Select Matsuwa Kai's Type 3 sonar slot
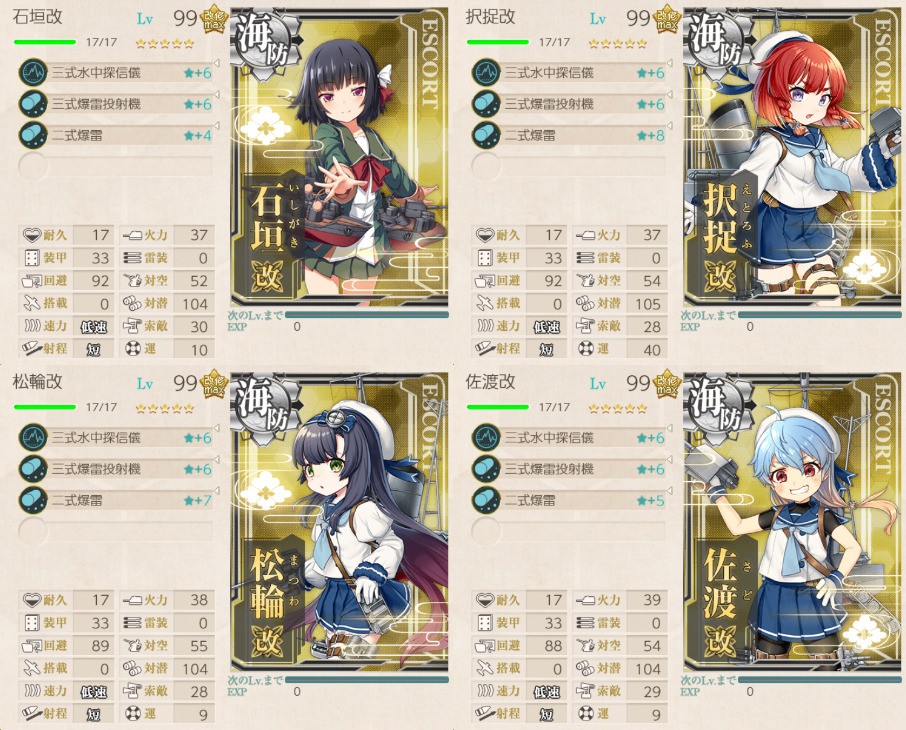Viewport: 906px width, 730px height. (x=115, y=438)
